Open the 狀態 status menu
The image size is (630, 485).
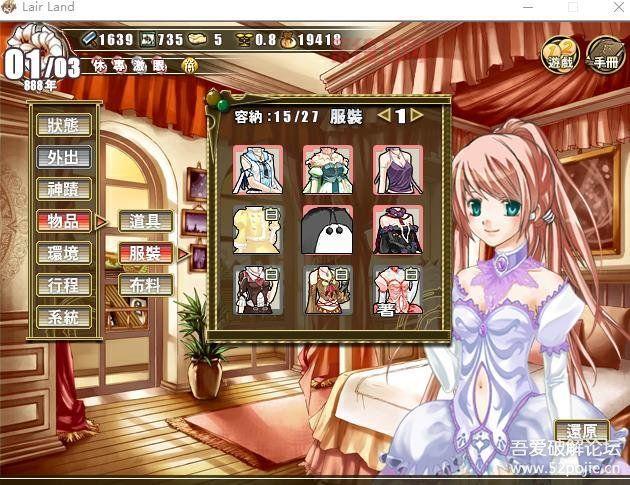(64, 125)
